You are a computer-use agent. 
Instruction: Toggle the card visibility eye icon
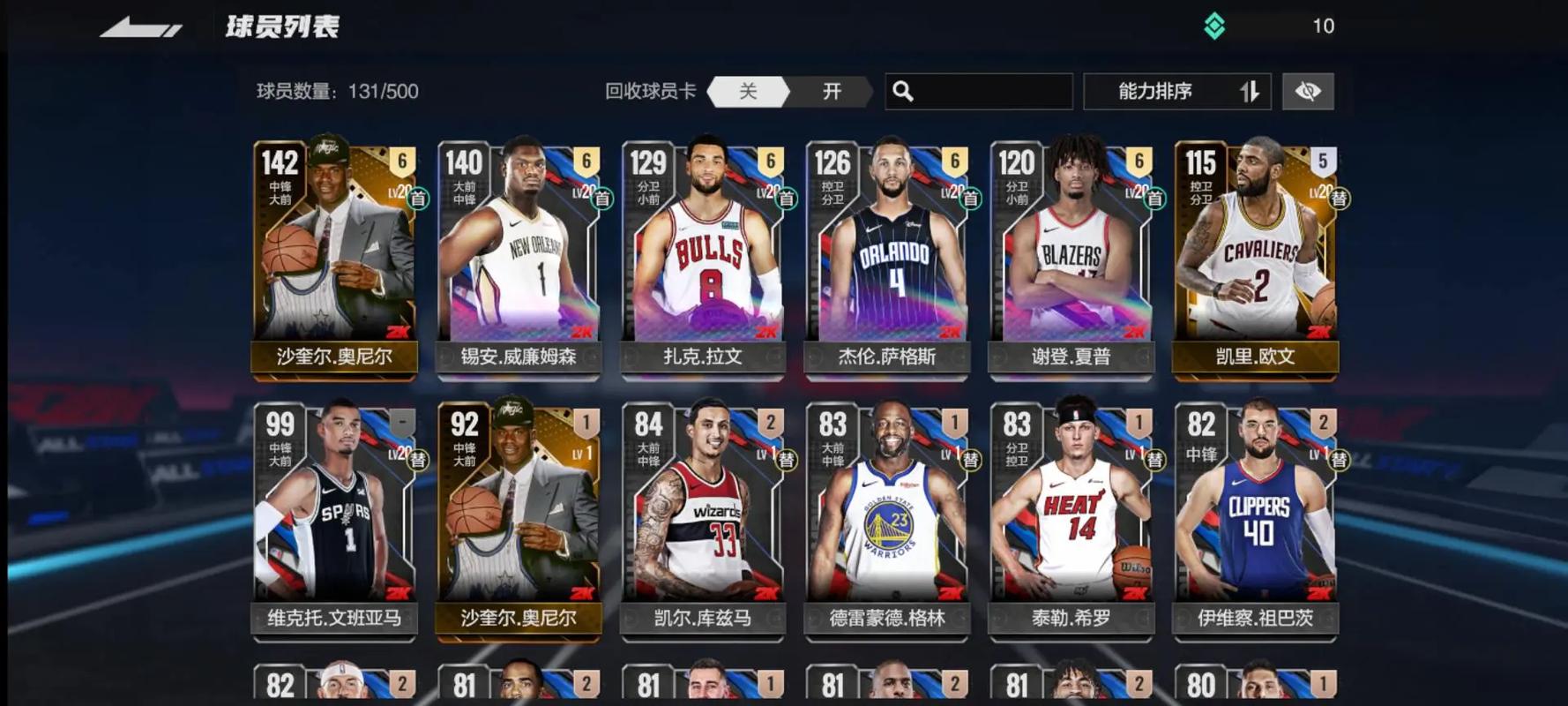(1308, 91)
